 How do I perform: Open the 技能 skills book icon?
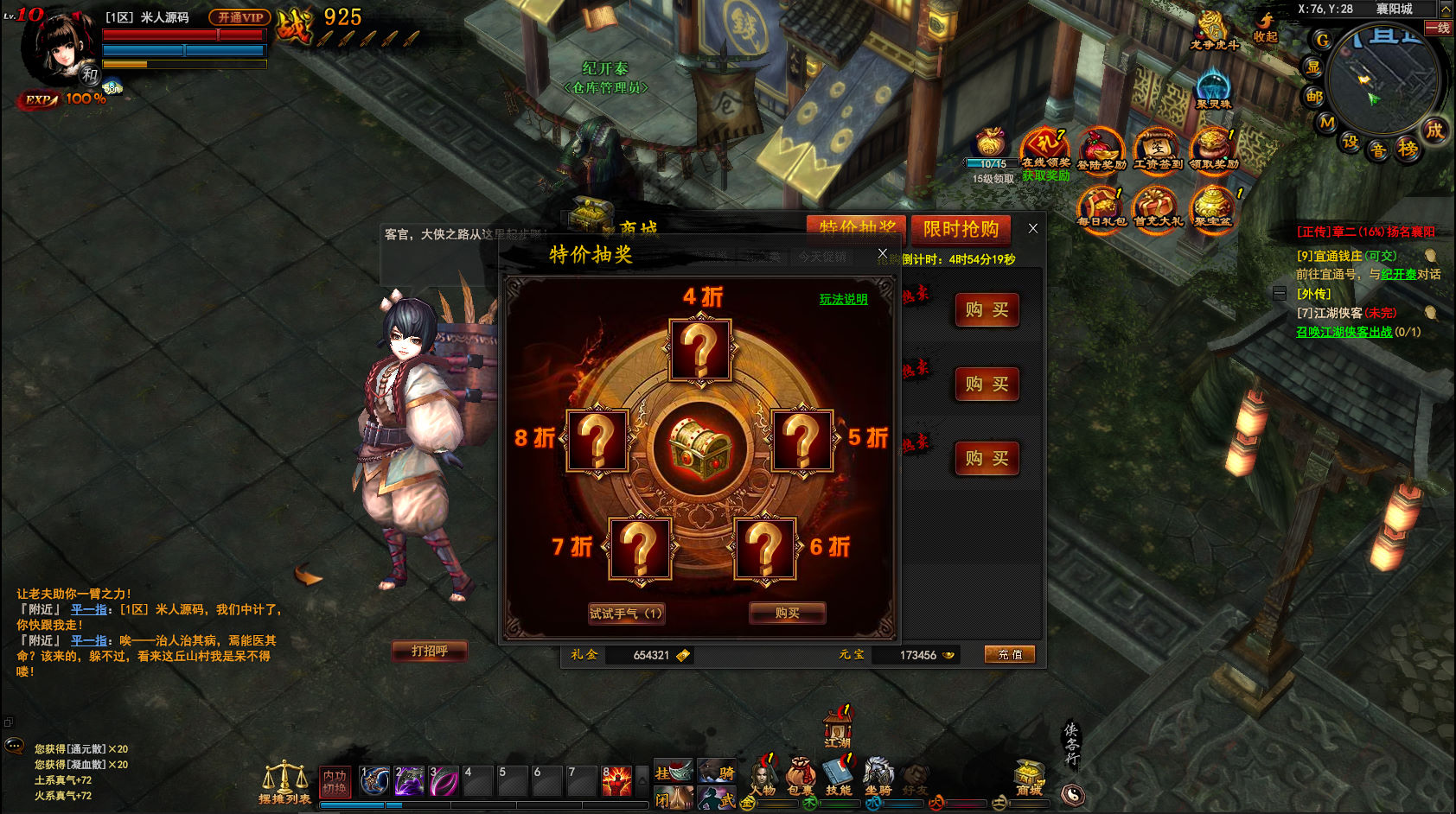(x=838, y=777)
